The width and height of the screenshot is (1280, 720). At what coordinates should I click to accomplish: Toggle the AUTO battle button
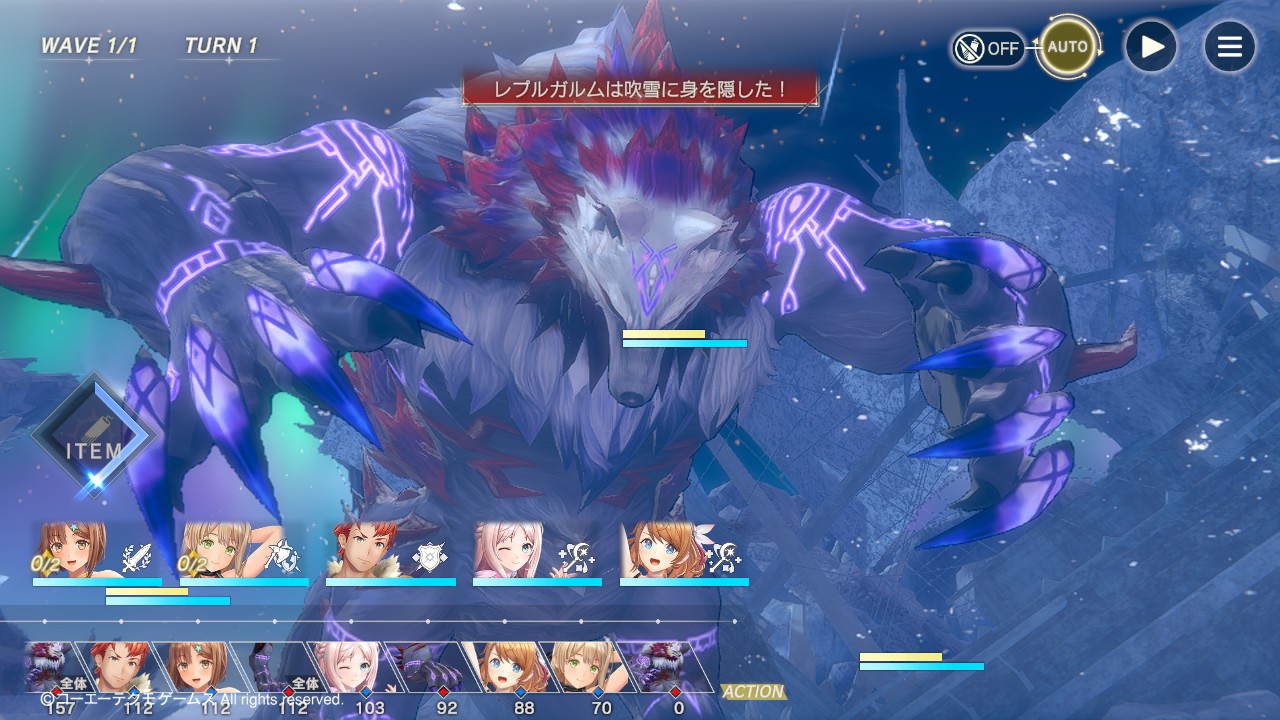point(1066,47)
